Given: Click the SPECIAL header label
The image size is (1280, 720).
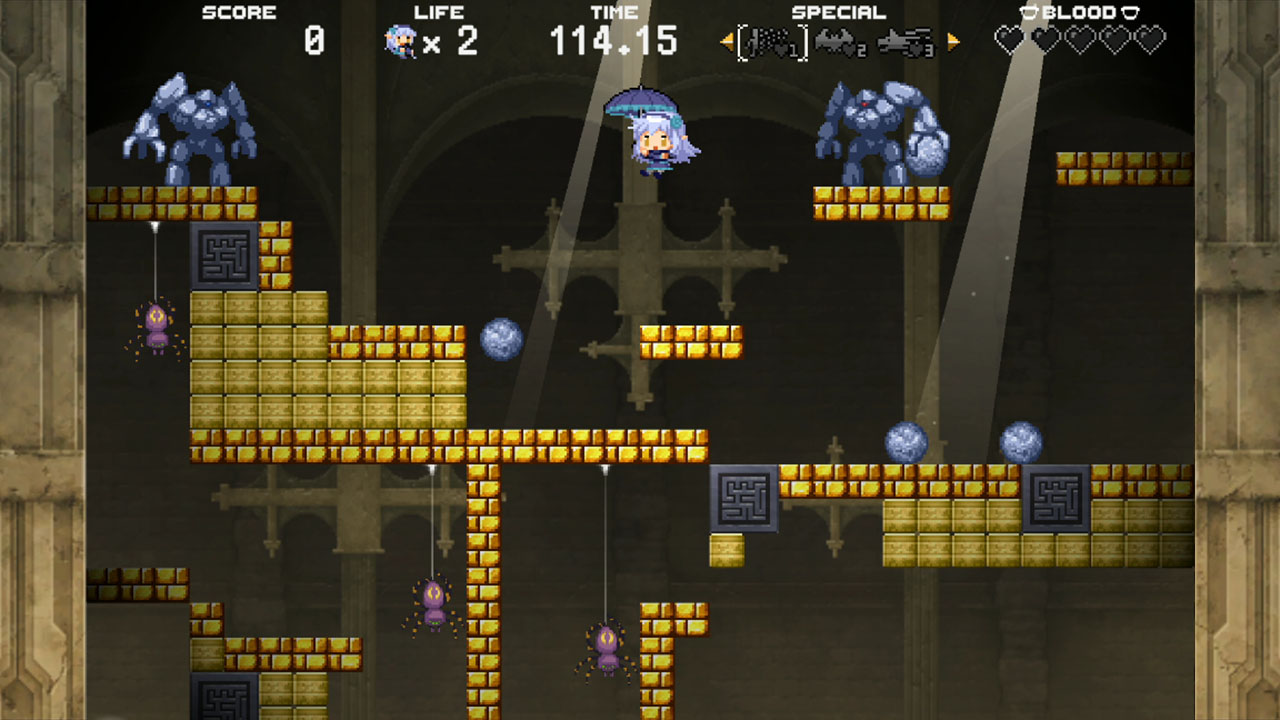Looking at the screenshot, I should 837,12.
